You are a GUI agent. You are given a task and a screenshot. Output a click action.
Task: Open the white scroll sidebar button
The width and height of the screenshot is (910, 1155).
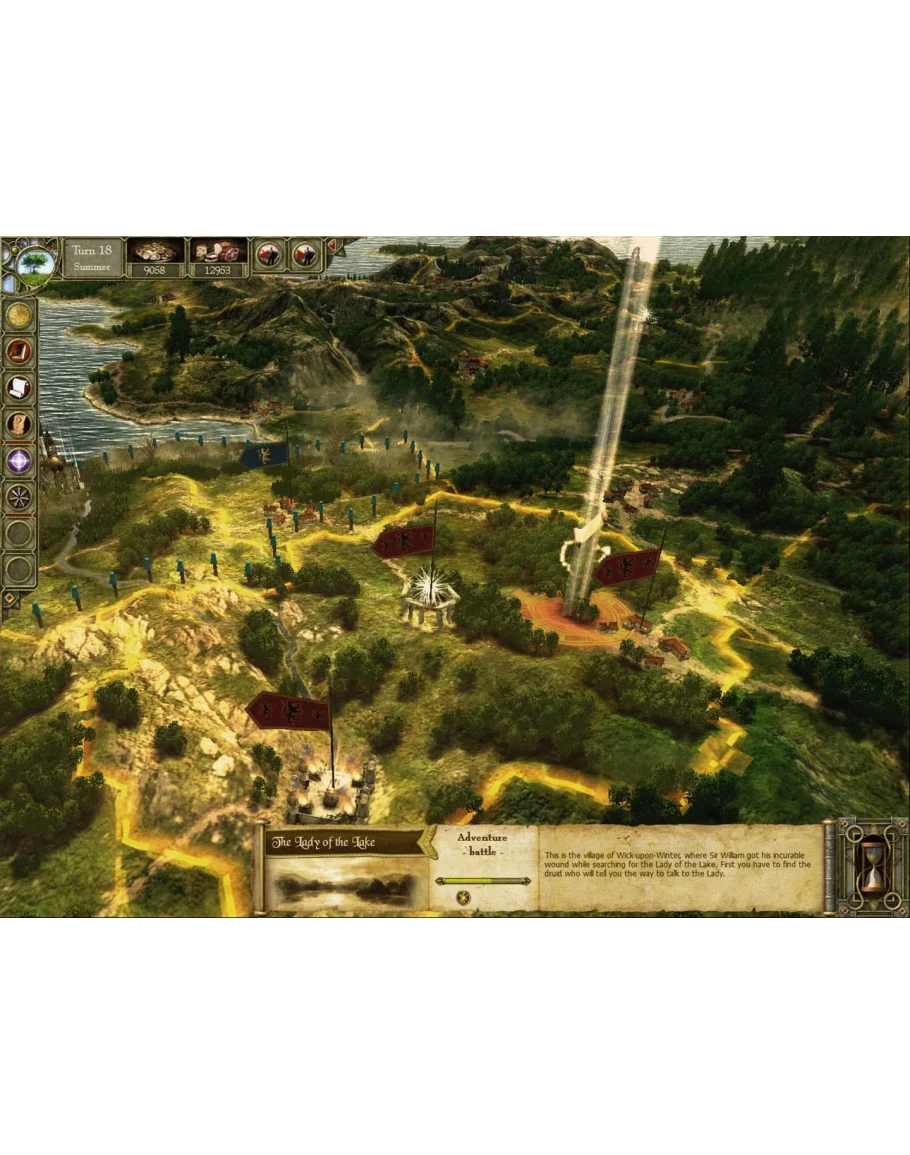point(20,387)
